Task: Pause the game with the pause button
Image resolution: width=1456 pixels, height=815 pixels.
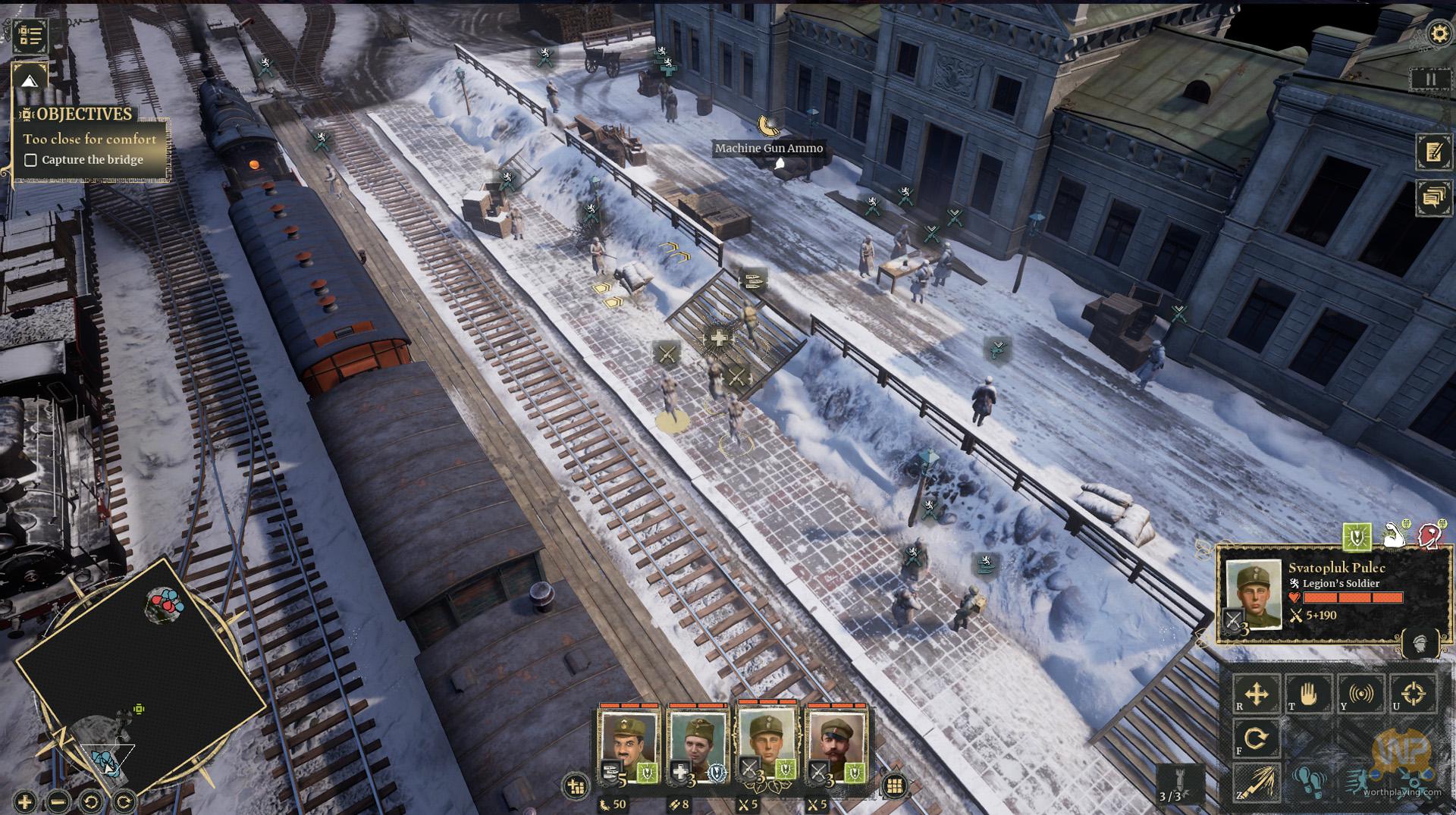Action: [x=1430, y=80]
